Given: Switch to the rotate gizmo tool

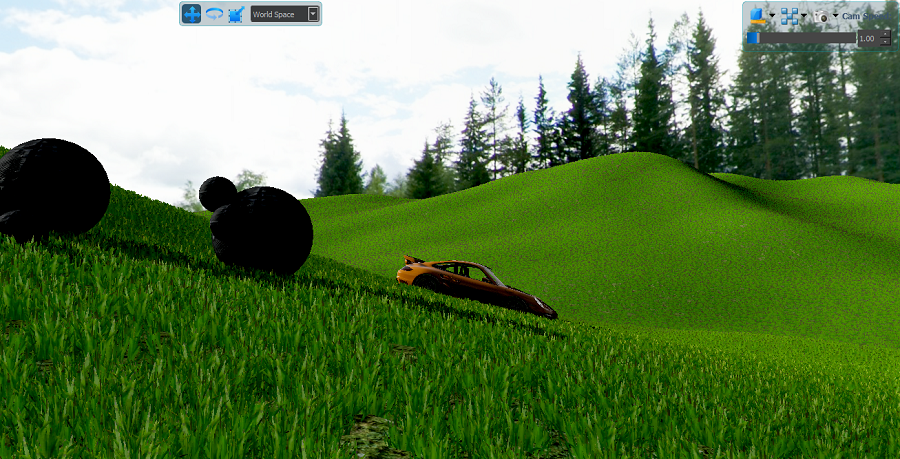Looking at the screenshot, I should [214, 14].
